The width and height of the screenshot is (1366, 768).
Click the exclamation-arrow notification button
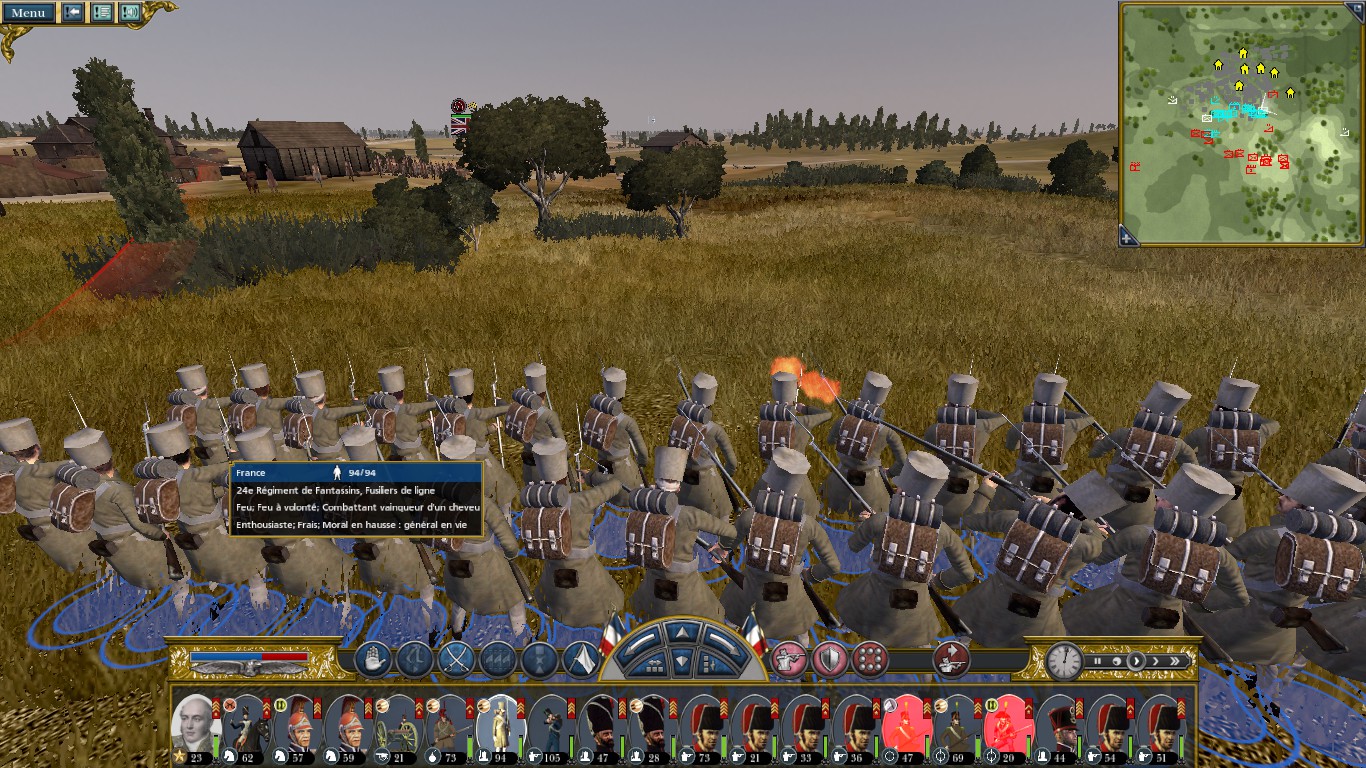(x=73, y=13)
